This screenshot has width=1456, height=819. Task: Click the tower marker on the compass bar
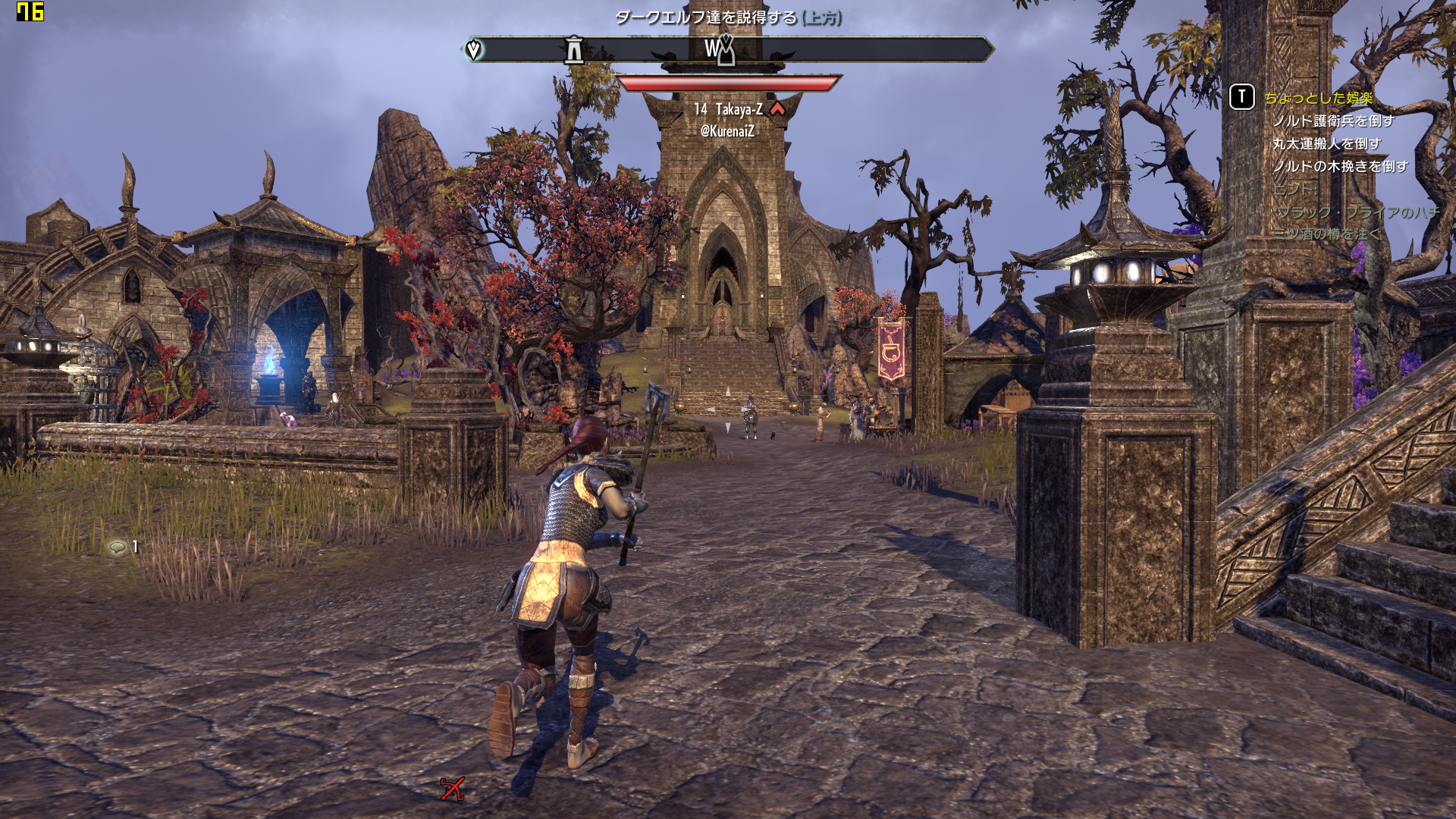pyautogui.click(x=574, y=50)
